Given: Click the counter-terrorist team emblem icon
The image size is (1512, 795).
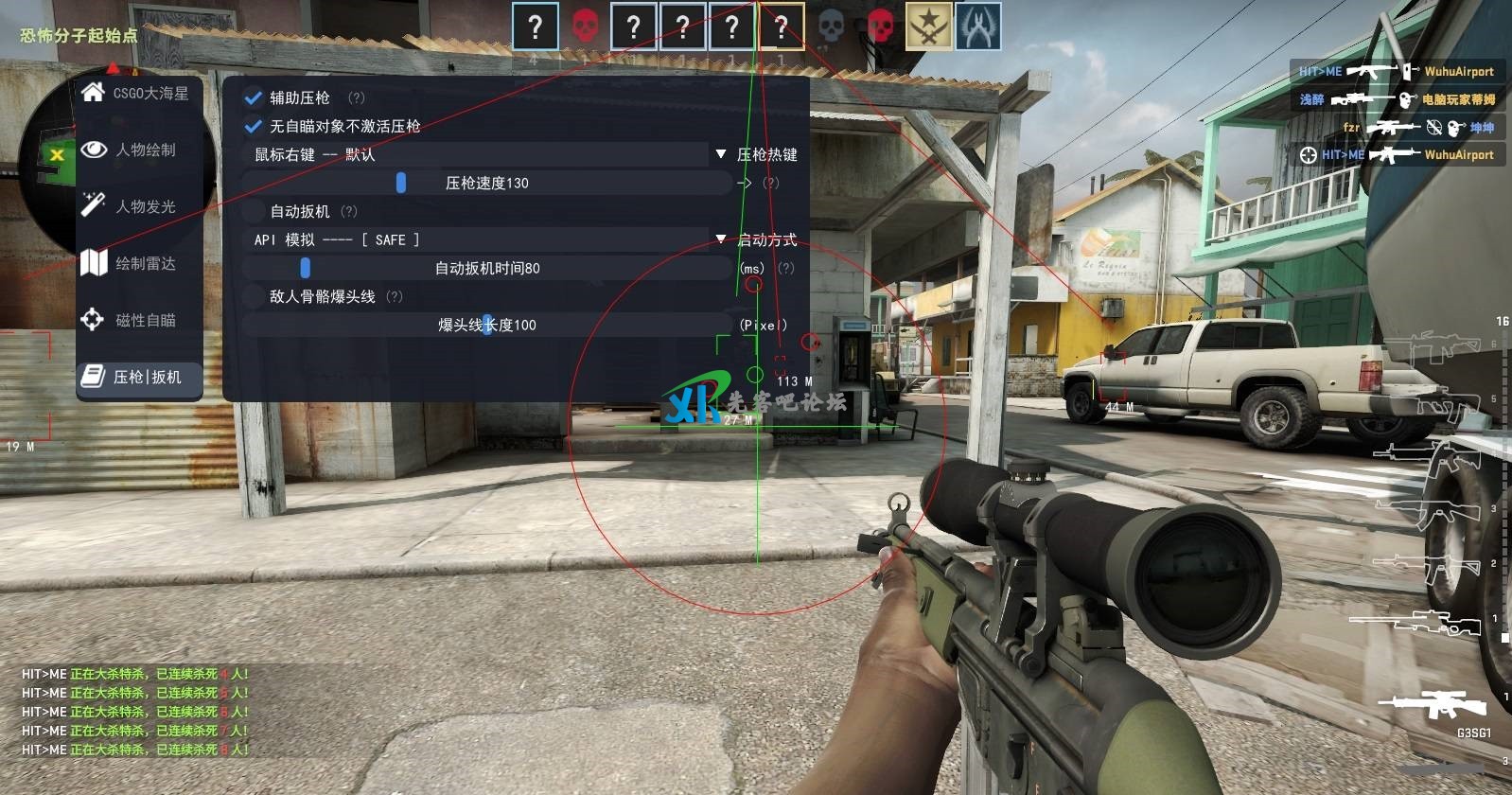Looking at the screenshot, I should point(977,26).
